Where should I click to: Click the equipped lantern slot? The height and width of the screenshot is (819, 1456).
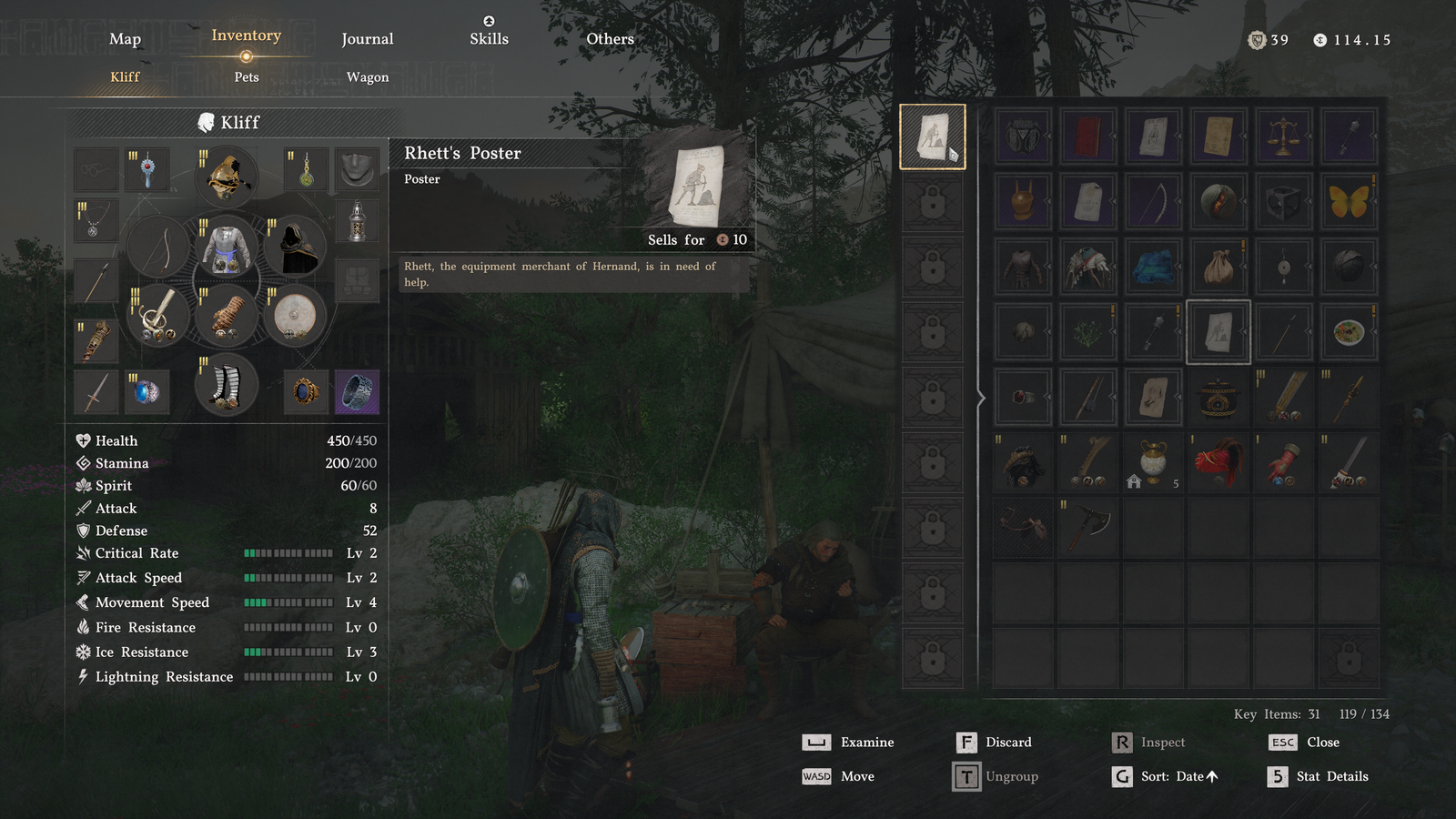coord(357,221)
